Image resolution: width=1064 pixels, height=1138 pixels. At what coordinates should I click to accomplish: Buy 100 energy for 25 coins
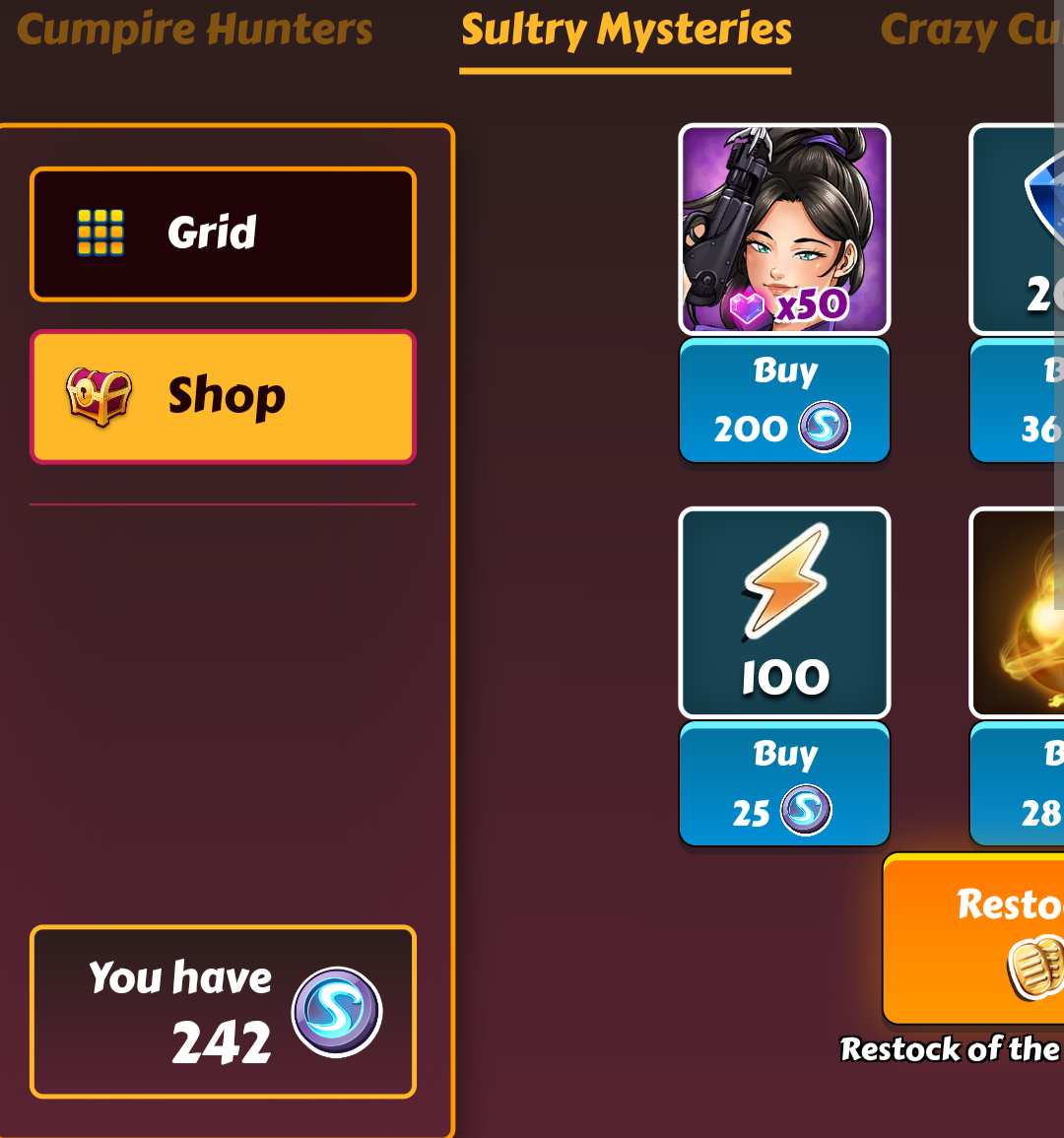click(784, 784)
